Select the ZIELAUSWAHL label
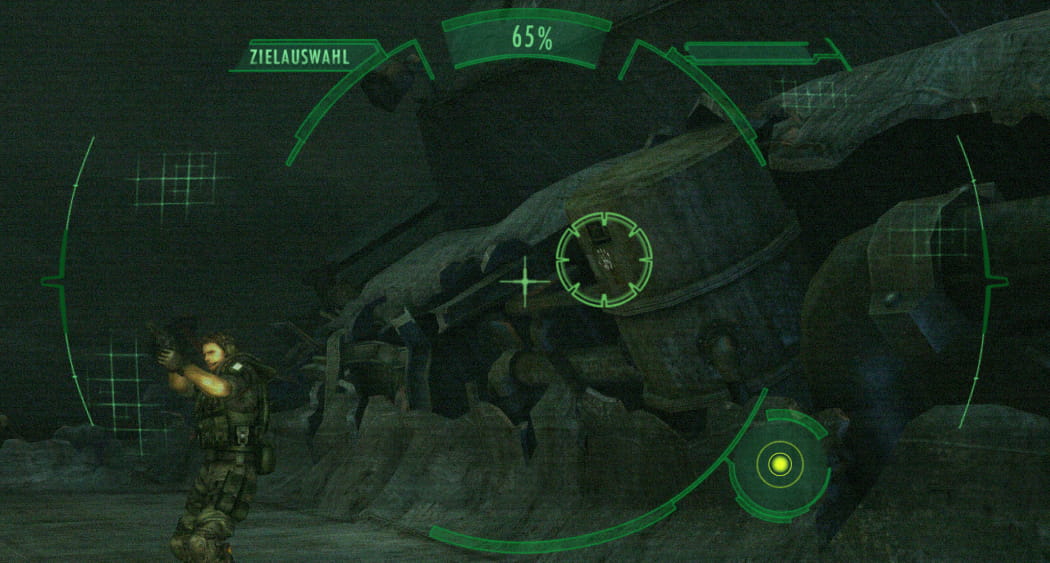The width and height of the screenshot is (1050, 563). point(303,57)
